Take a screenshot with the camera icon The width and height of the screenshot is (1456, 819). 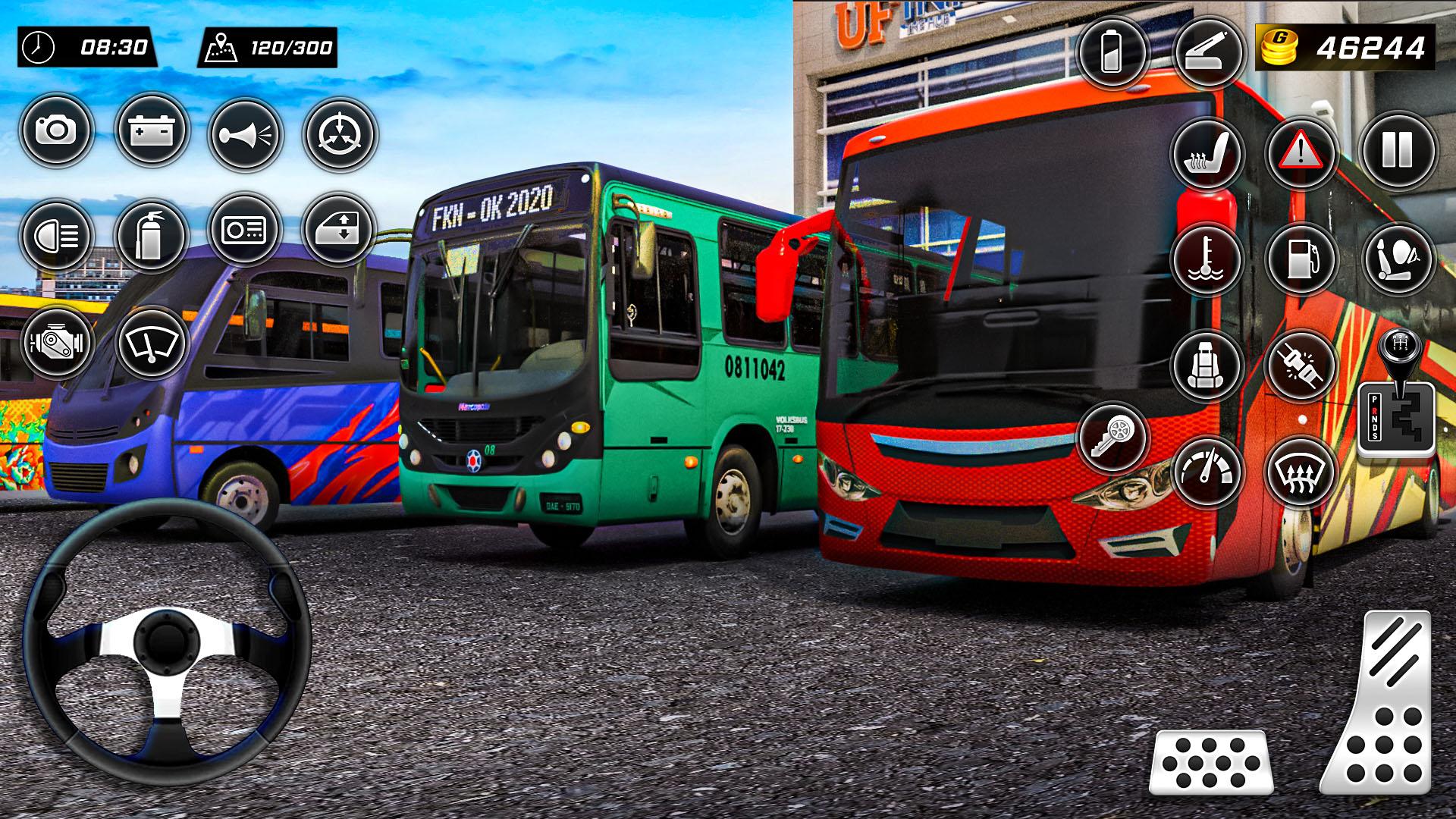(57, 130)
